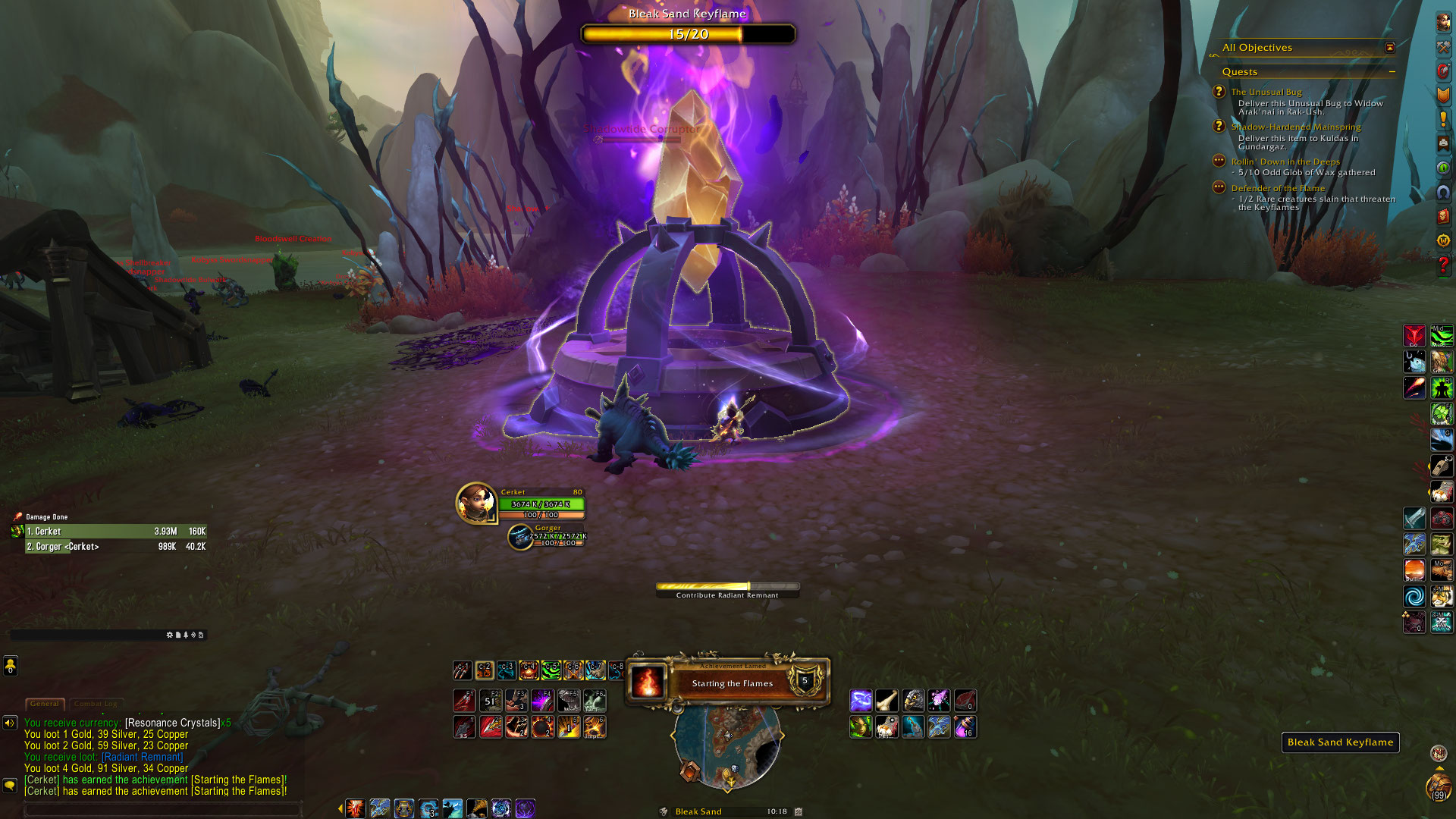Viewport: 1456px width, 819px height.
Task: Open the minimap
Action: tap(726, 747)
